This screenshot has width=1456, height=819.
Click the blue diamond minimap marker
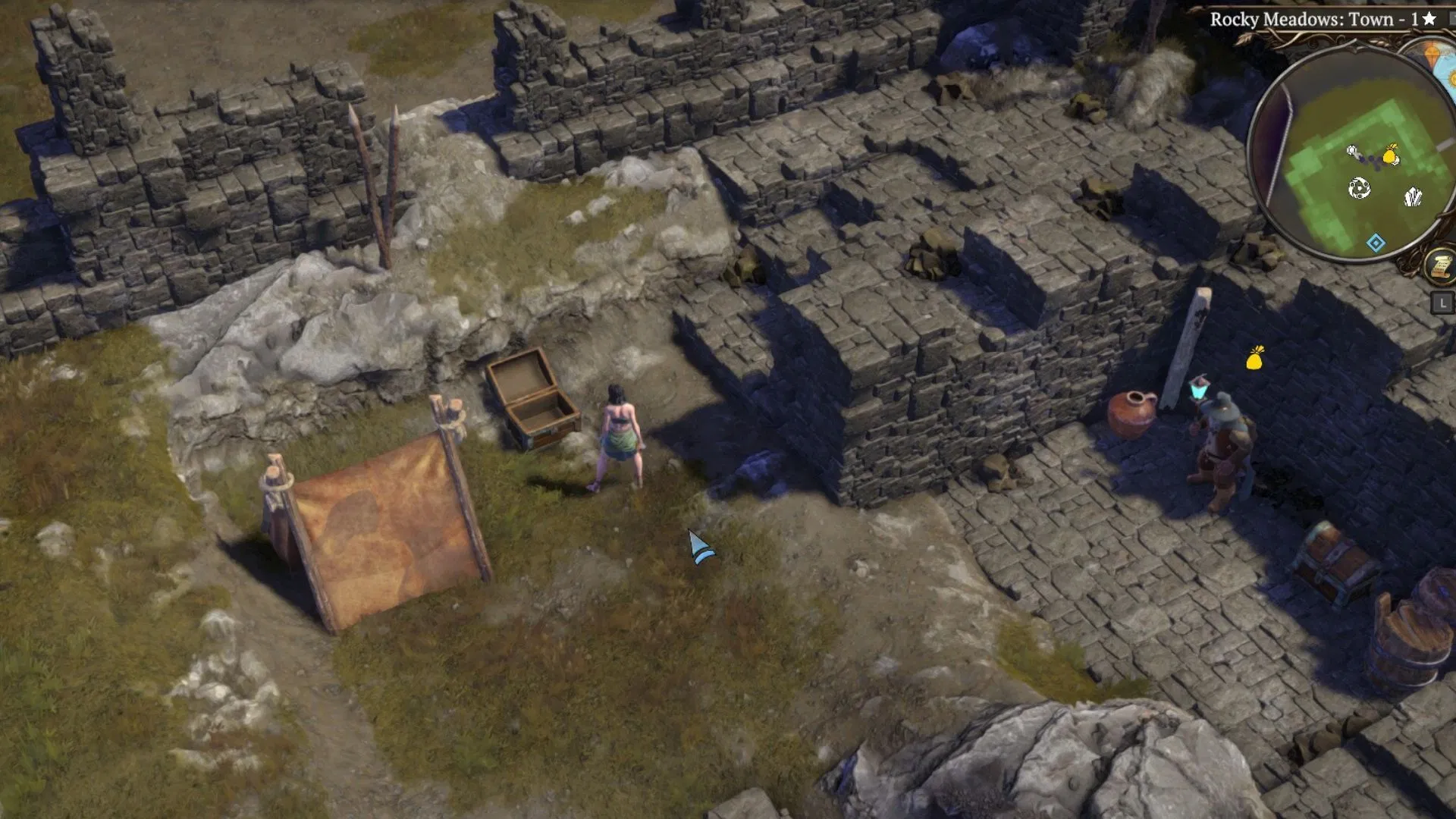pos(1376,243)
